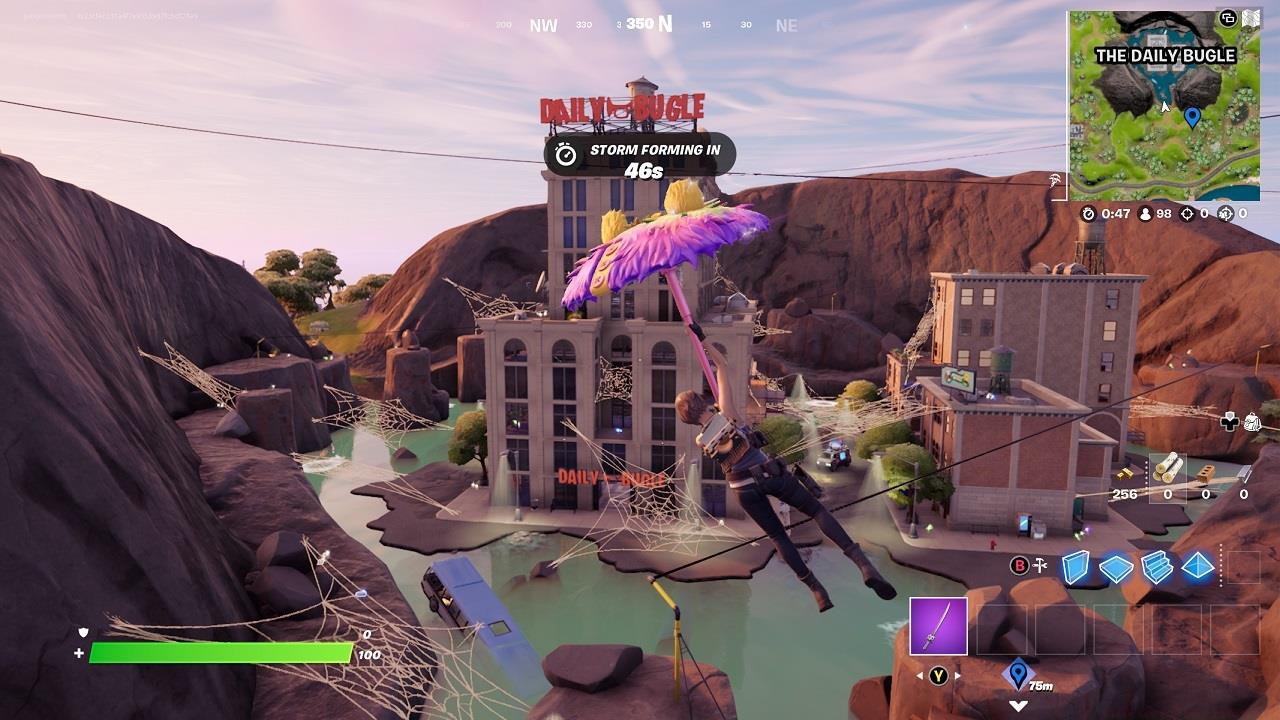Click the minimap overlay toggle icon
Viewport: 1280px width, 720px height.
point(1228,18)
